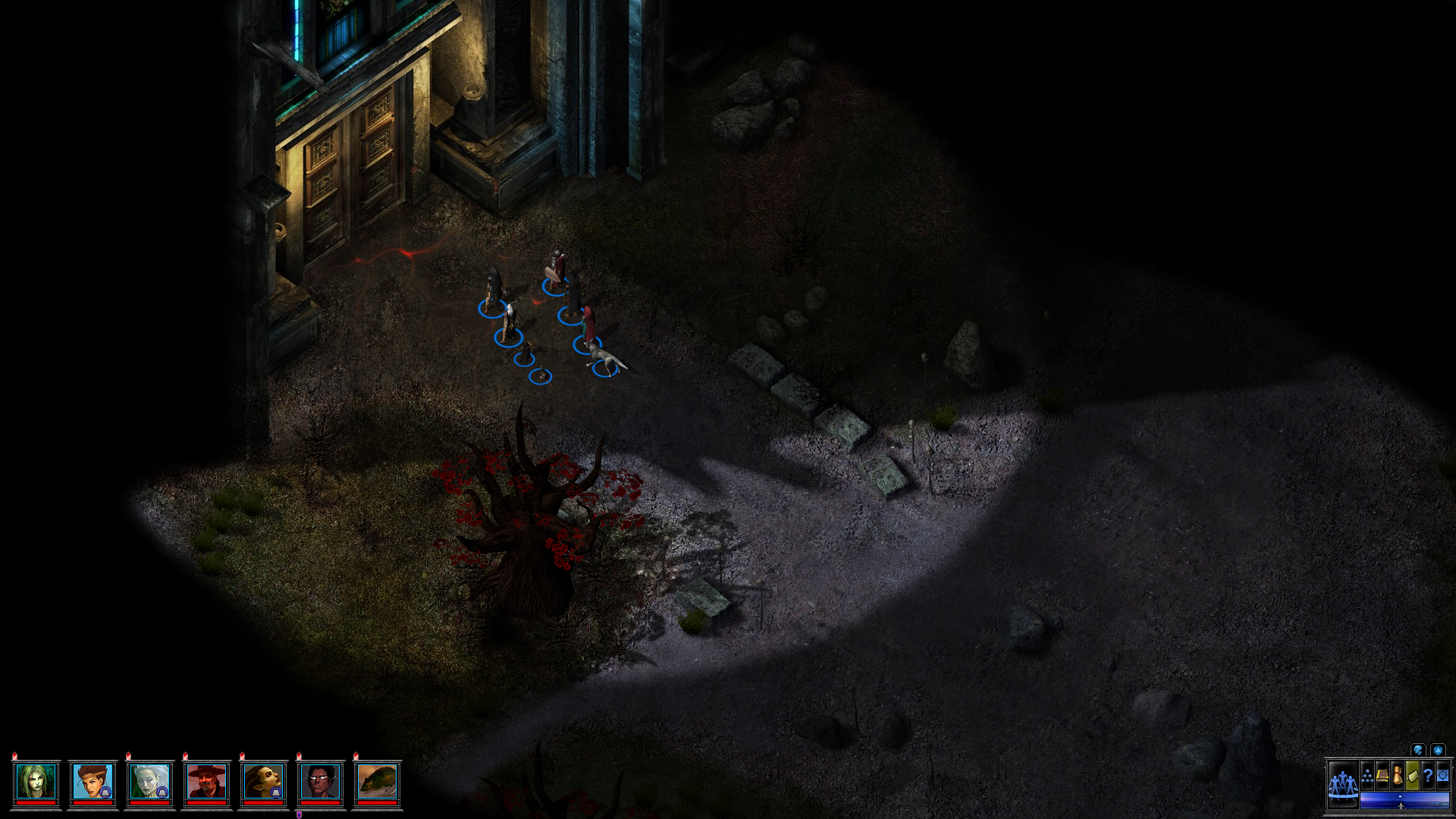Viewport: 1456px width, 819px height.
Task: Open the inventory bag icon
Action: tap(1412, 776)
